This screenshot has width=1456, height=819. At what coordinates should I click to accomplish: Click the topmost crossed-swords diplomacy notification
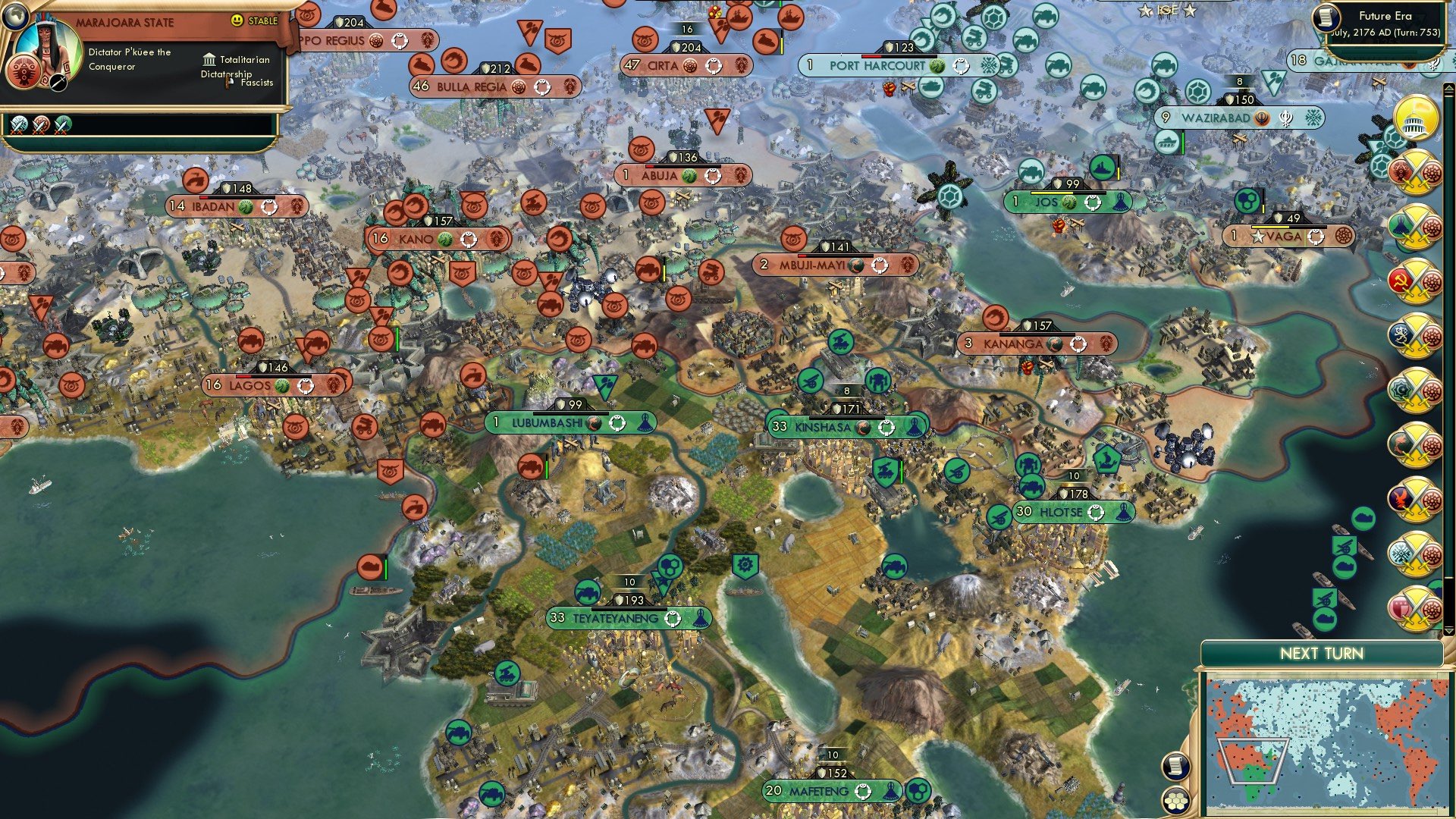1416,173
